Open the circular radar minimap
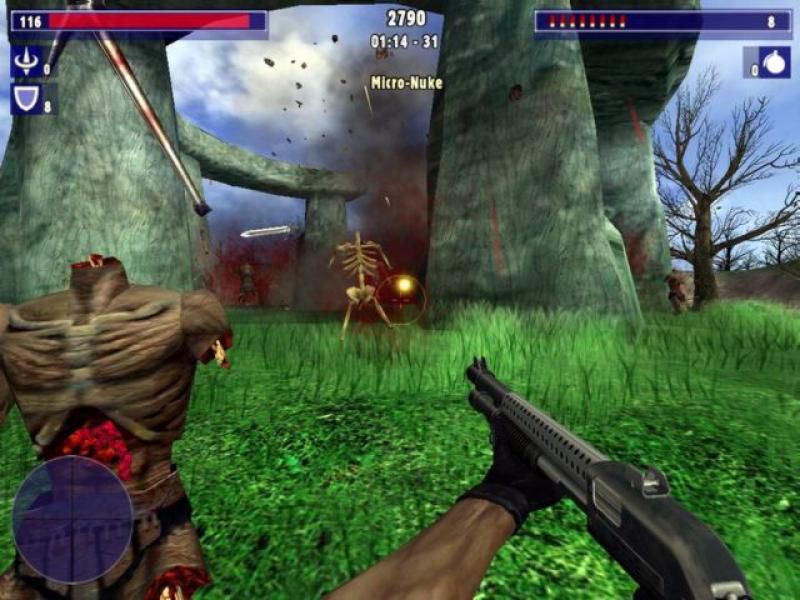 [x=72, y=519]
